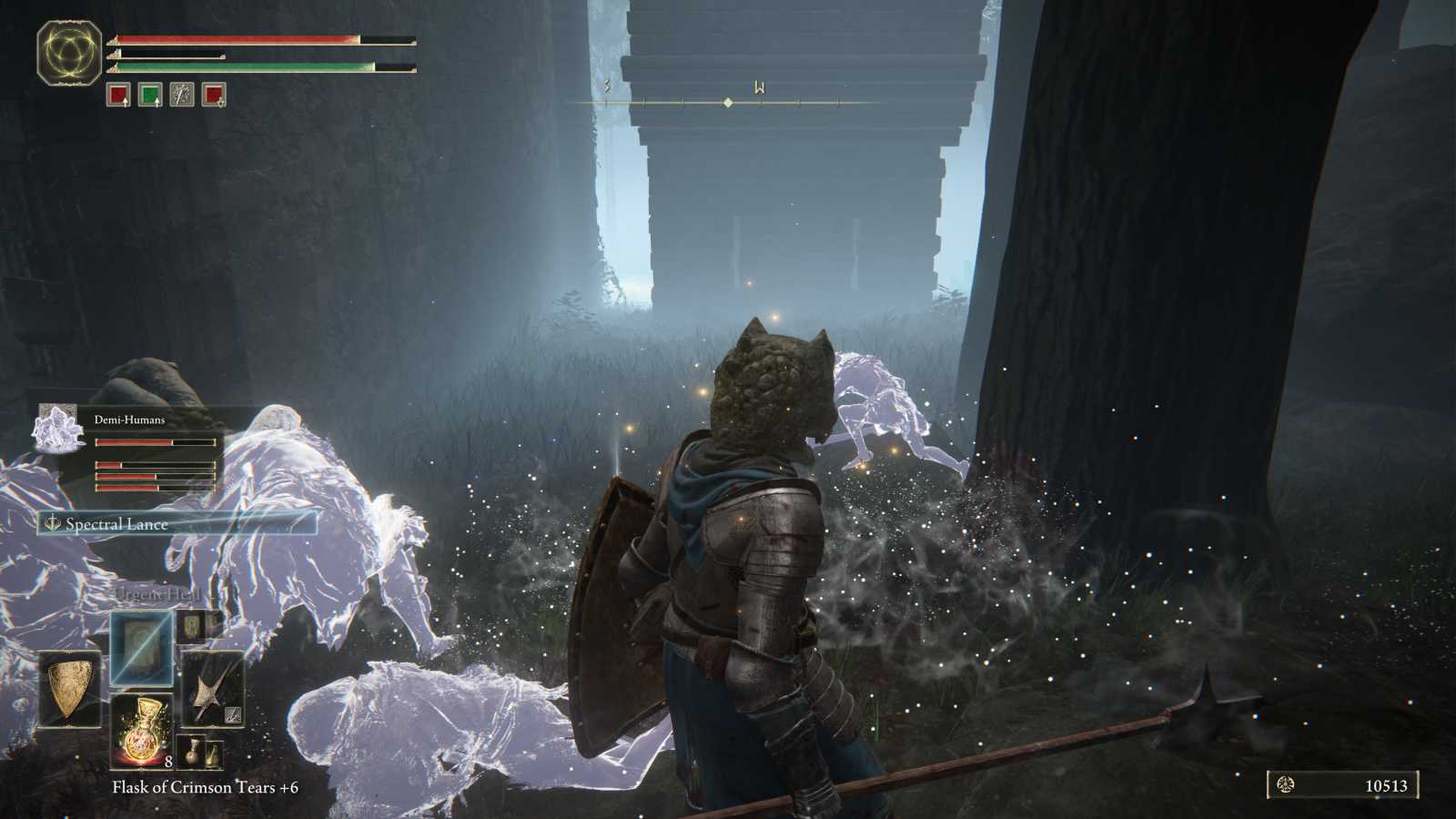Click the small flask pouch item icon
This screenshot has height=819, width=1456.
point(213,753)
